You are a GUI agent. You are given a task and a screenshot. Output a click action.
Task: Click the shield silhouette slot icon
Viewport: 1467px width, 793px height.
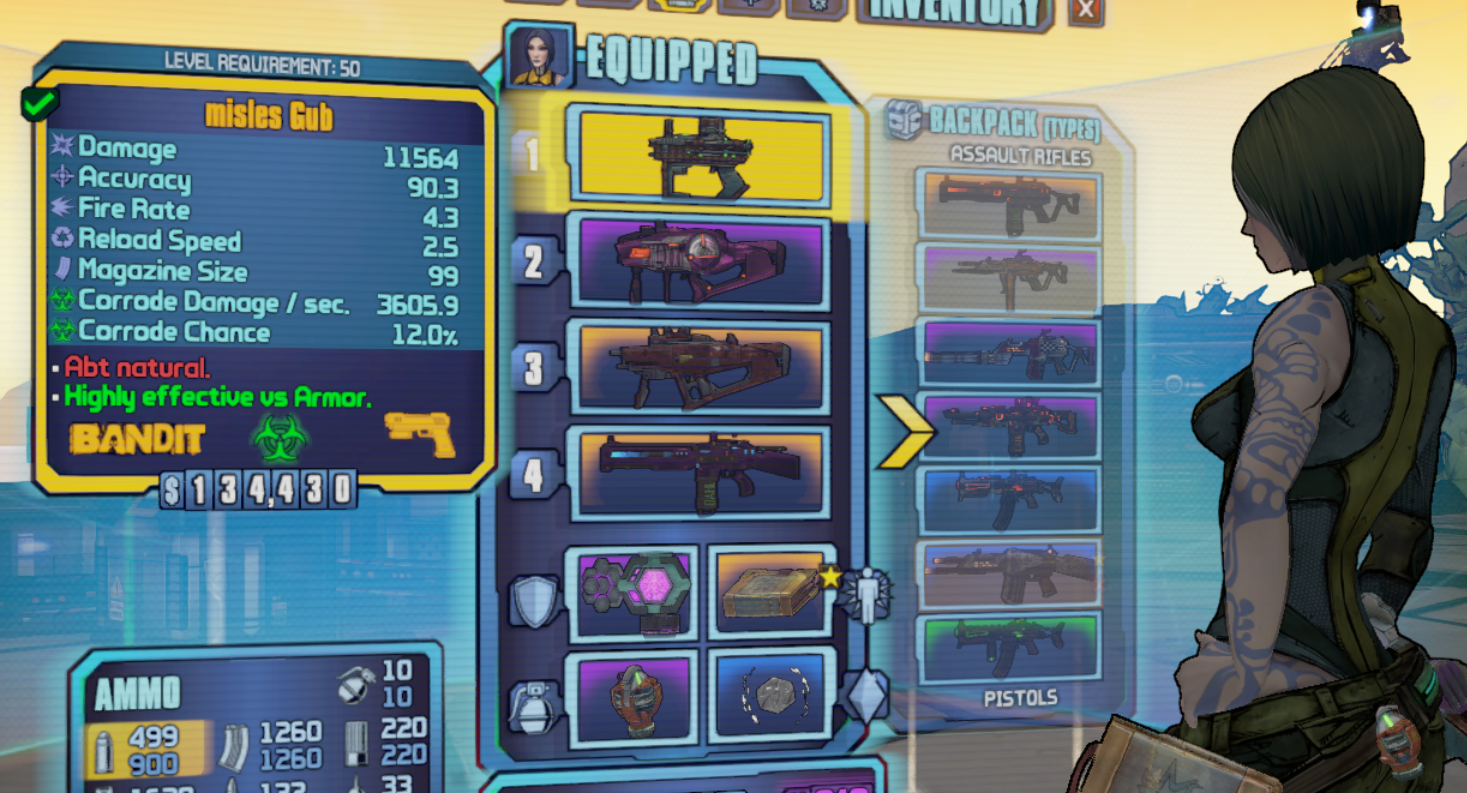(x=535, y=595)
